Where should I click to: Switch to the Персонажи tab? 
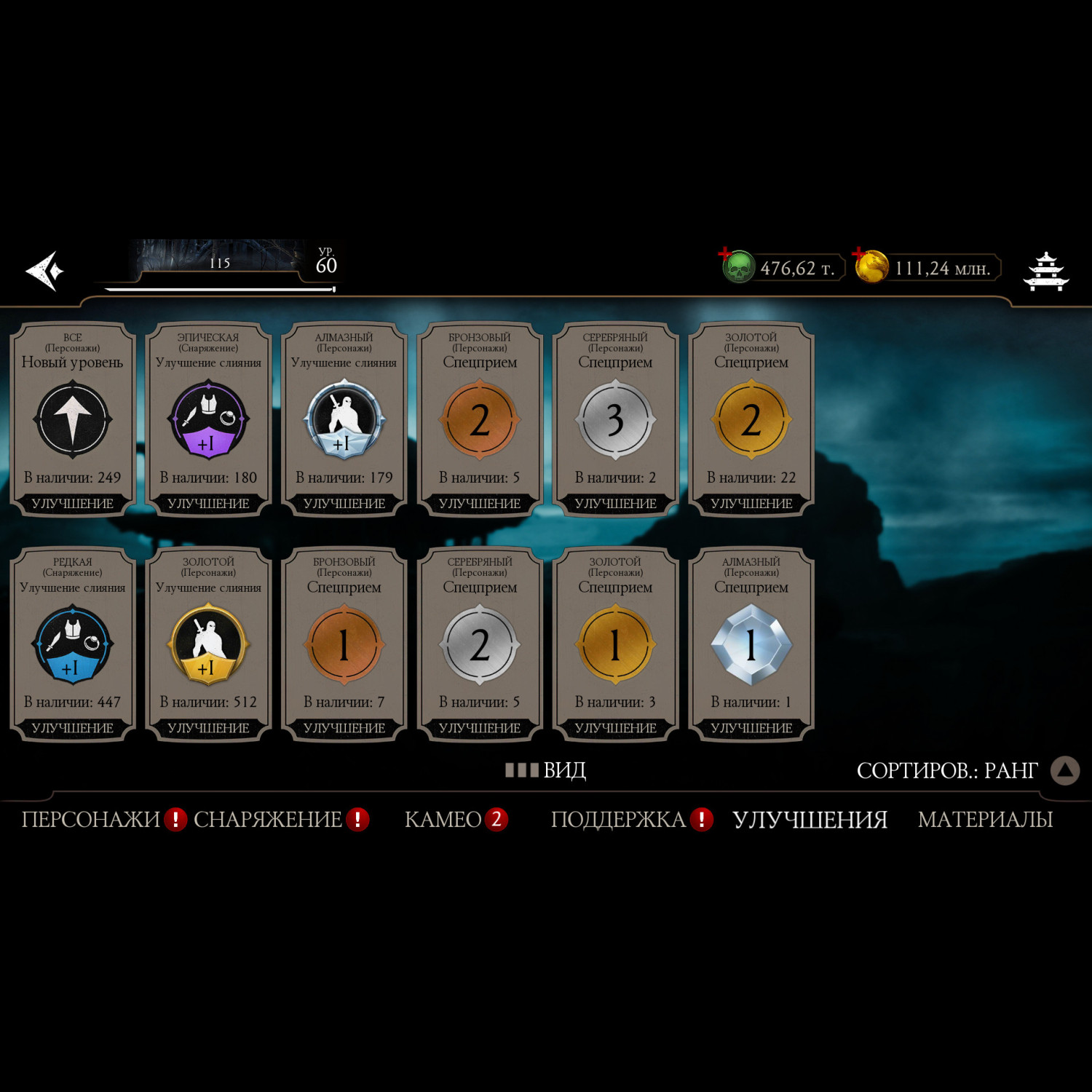click(91, 820)
